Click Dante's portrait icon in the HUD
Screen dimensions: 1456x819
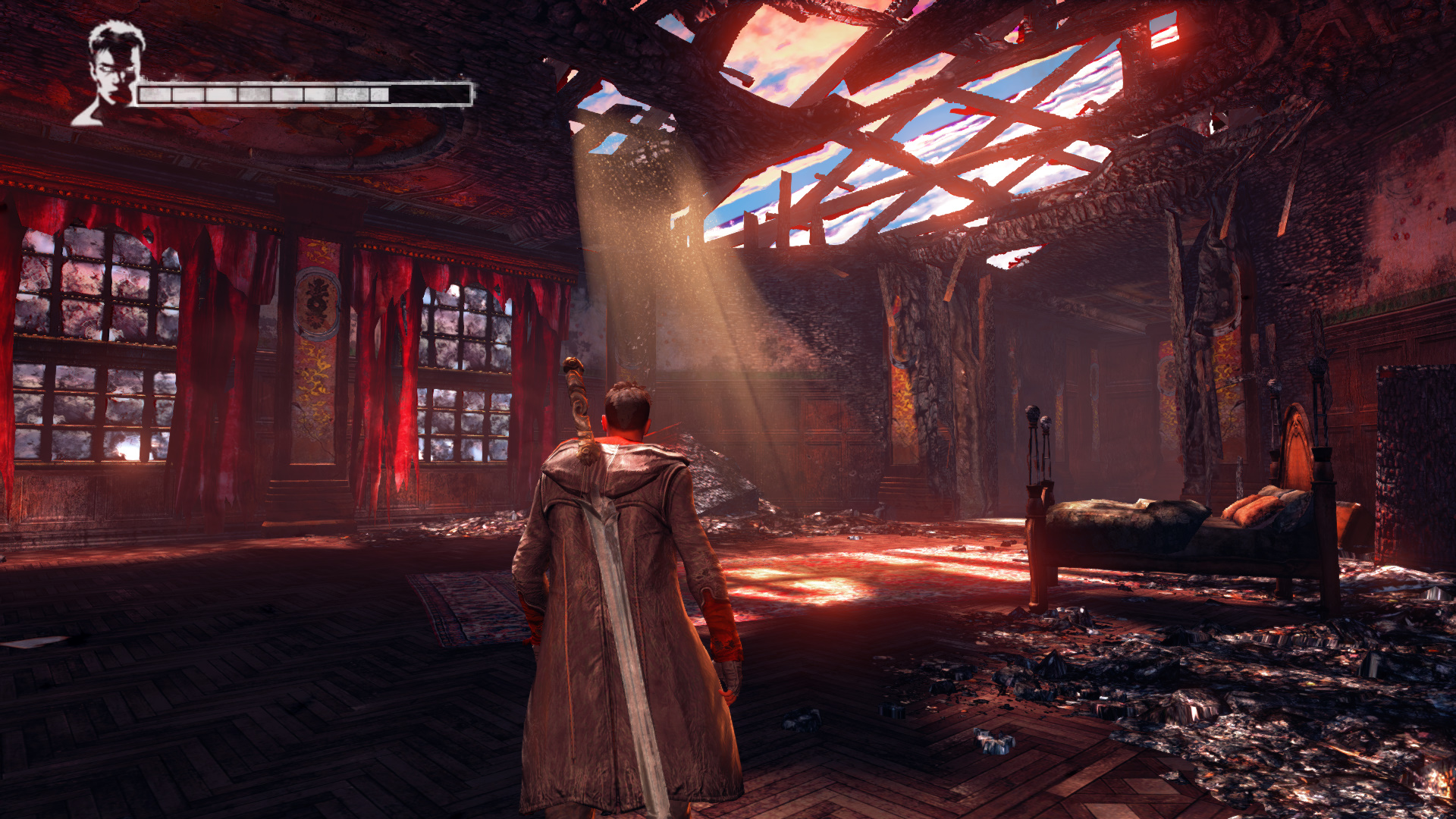(111, 73)
